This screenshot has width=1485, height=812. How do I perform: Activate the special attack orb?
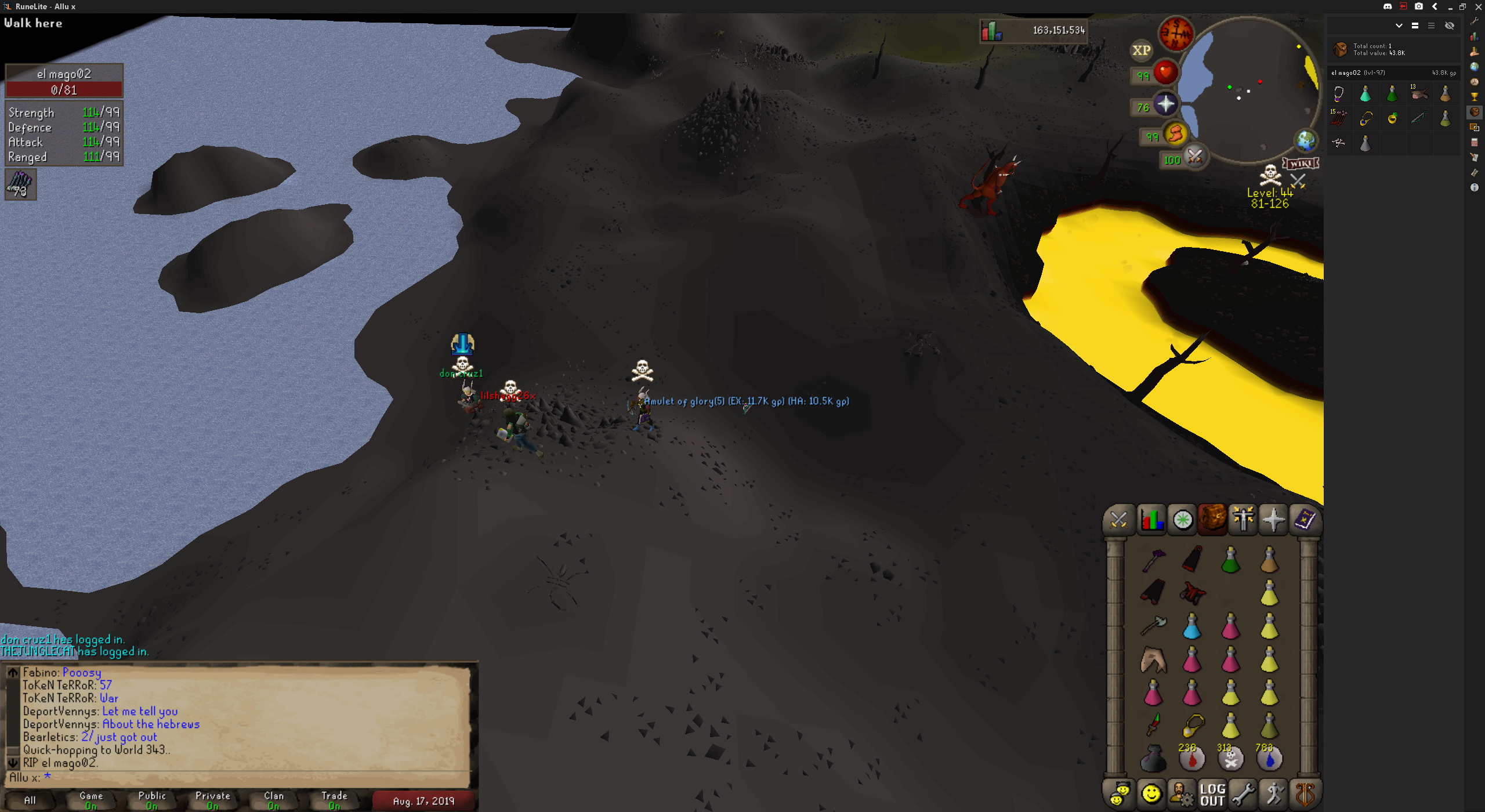coord(1194,157)
